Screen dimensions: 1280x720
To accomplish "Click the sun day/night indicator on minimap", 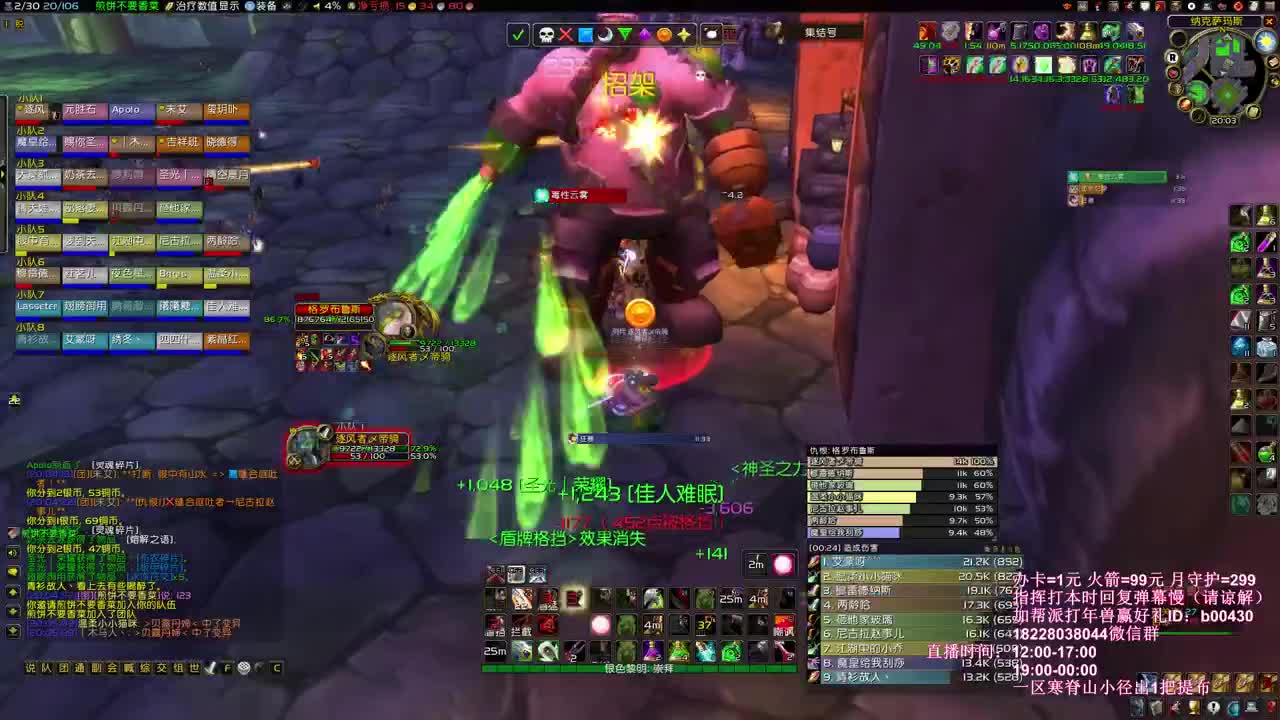I will click(1263, 42).
